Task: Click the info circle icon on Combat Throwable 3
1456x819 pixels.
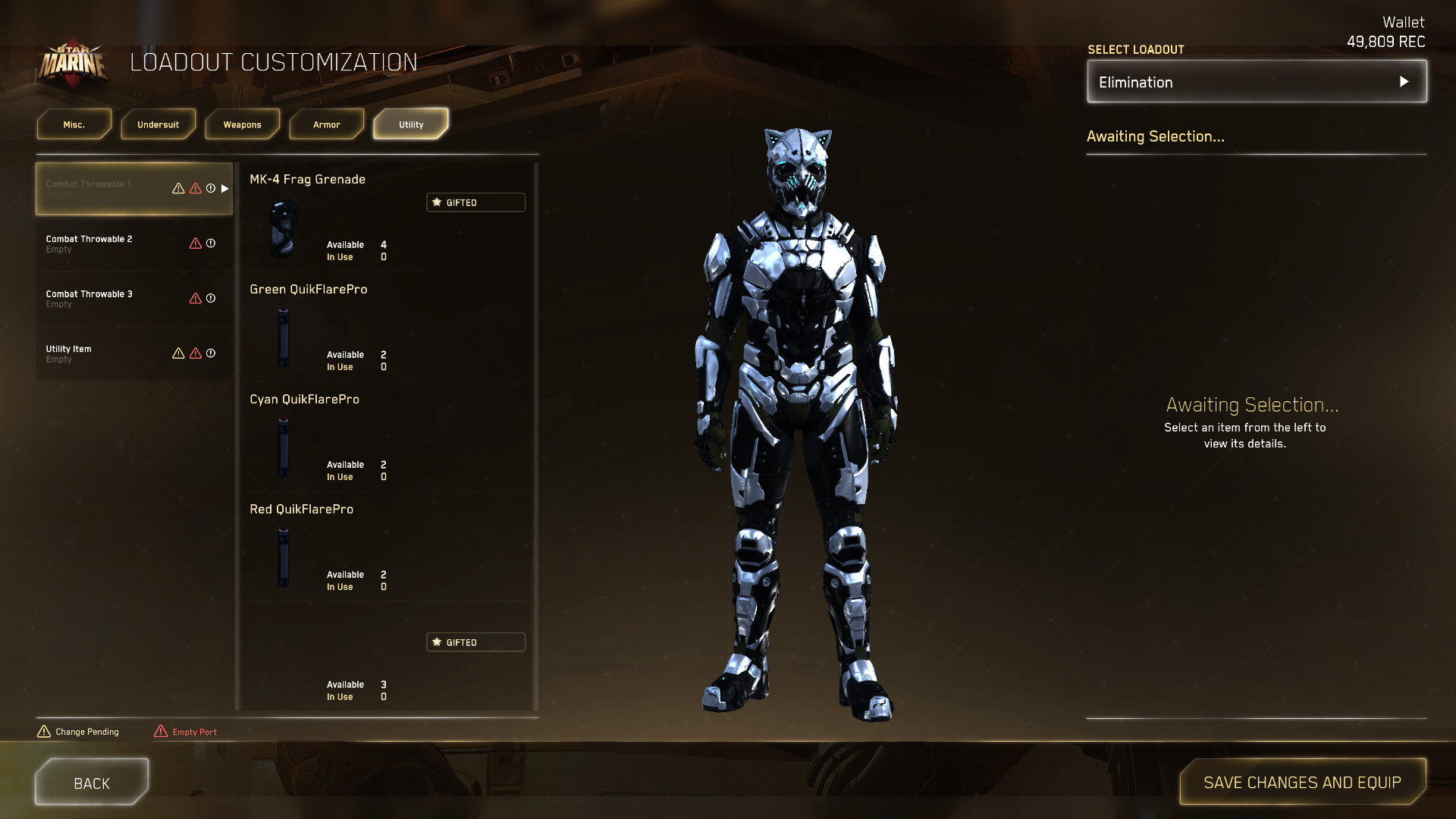Action: (210, 298)
